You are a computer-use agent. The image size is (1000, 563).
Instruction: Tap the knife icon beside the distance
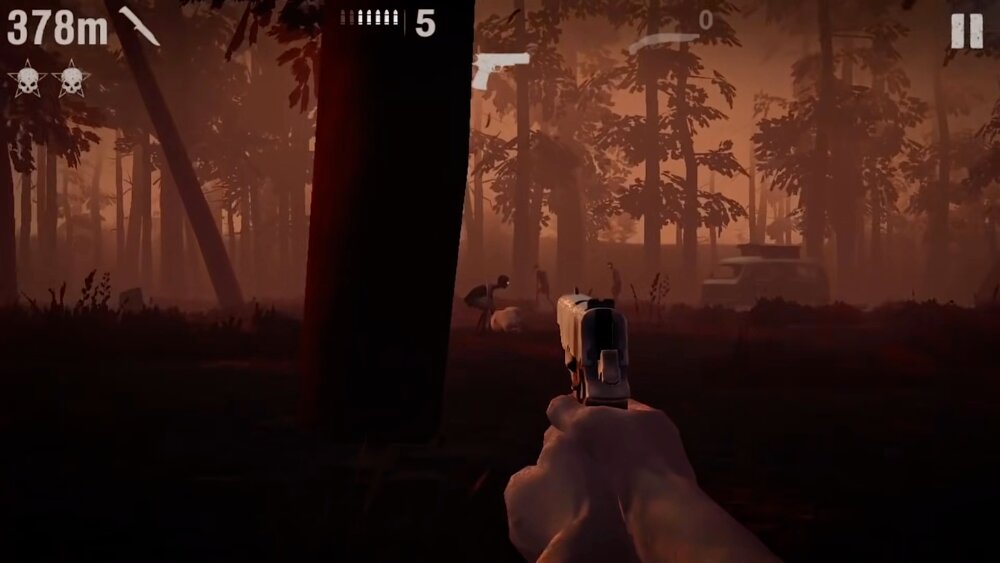click(x=138, y=26)
